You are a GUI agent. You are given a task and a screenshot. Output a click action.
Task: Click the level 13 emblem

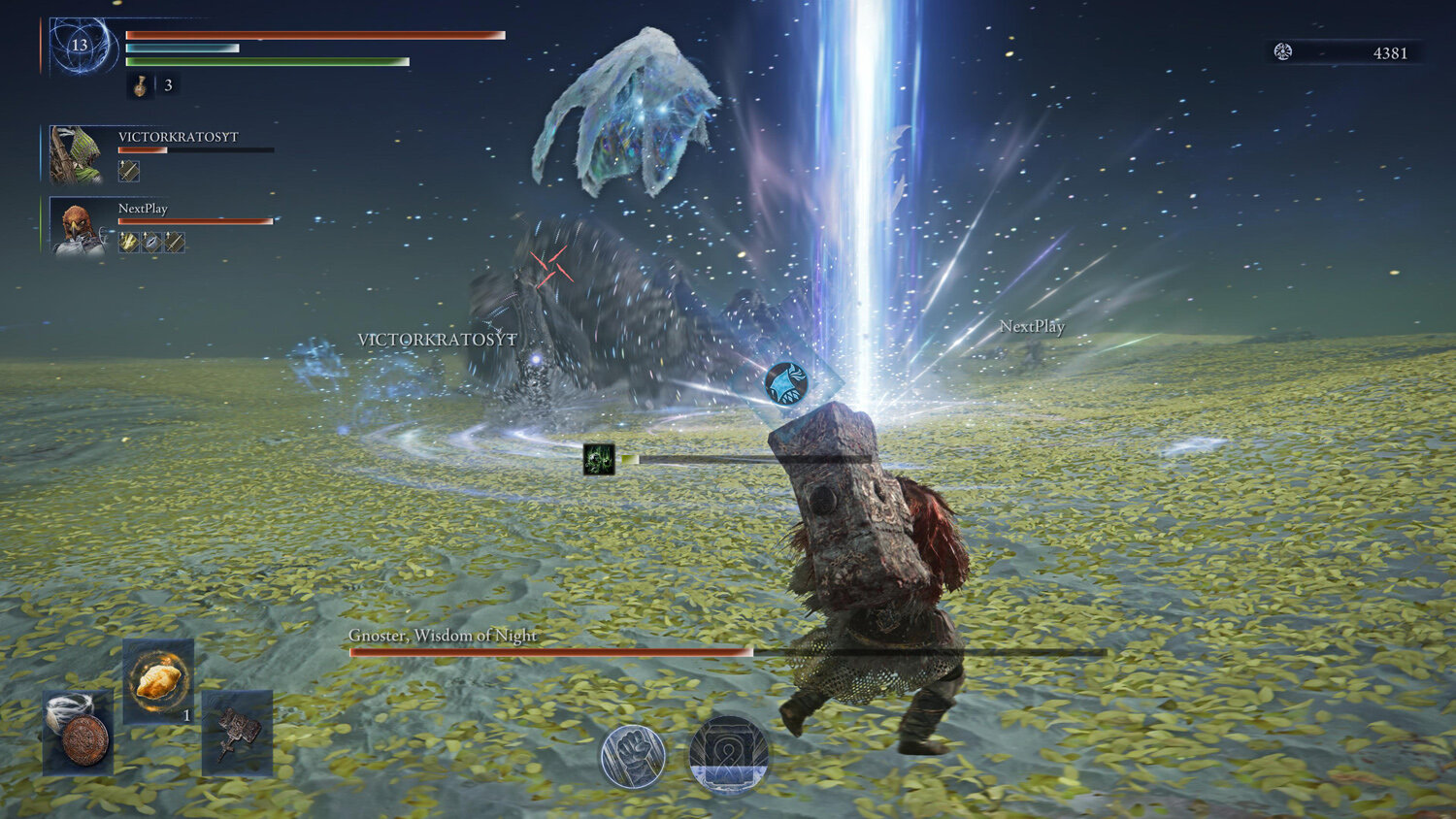(x=81, y=46)
